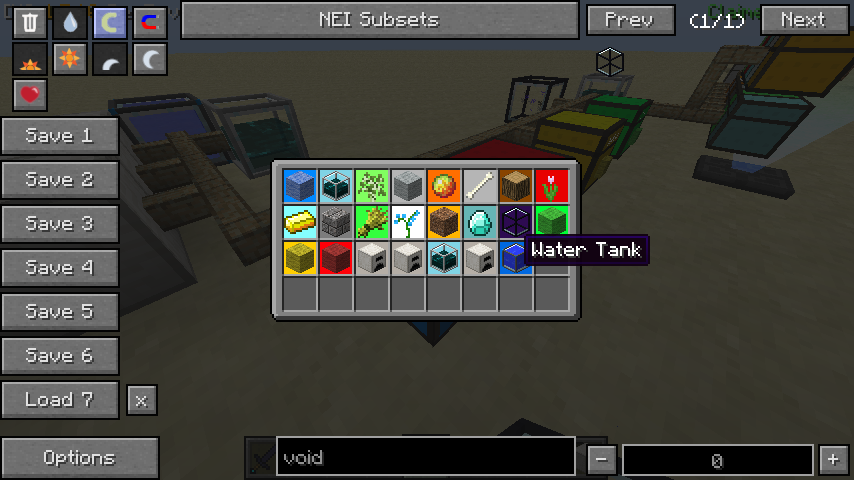Delete saved state 7 with the x button
Image resolution: width=854 pixels, height=480 pixels.
point(141,400)
